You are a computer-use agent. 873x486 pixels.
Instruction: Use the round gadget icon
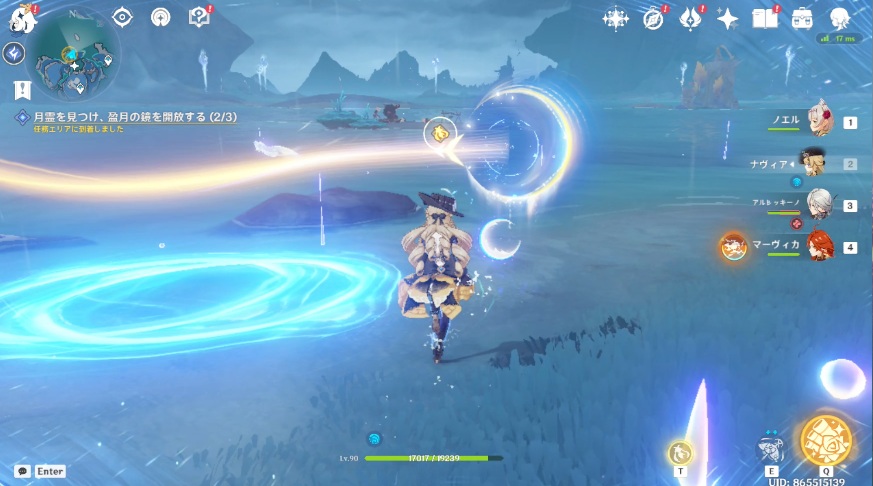(681, 453)
